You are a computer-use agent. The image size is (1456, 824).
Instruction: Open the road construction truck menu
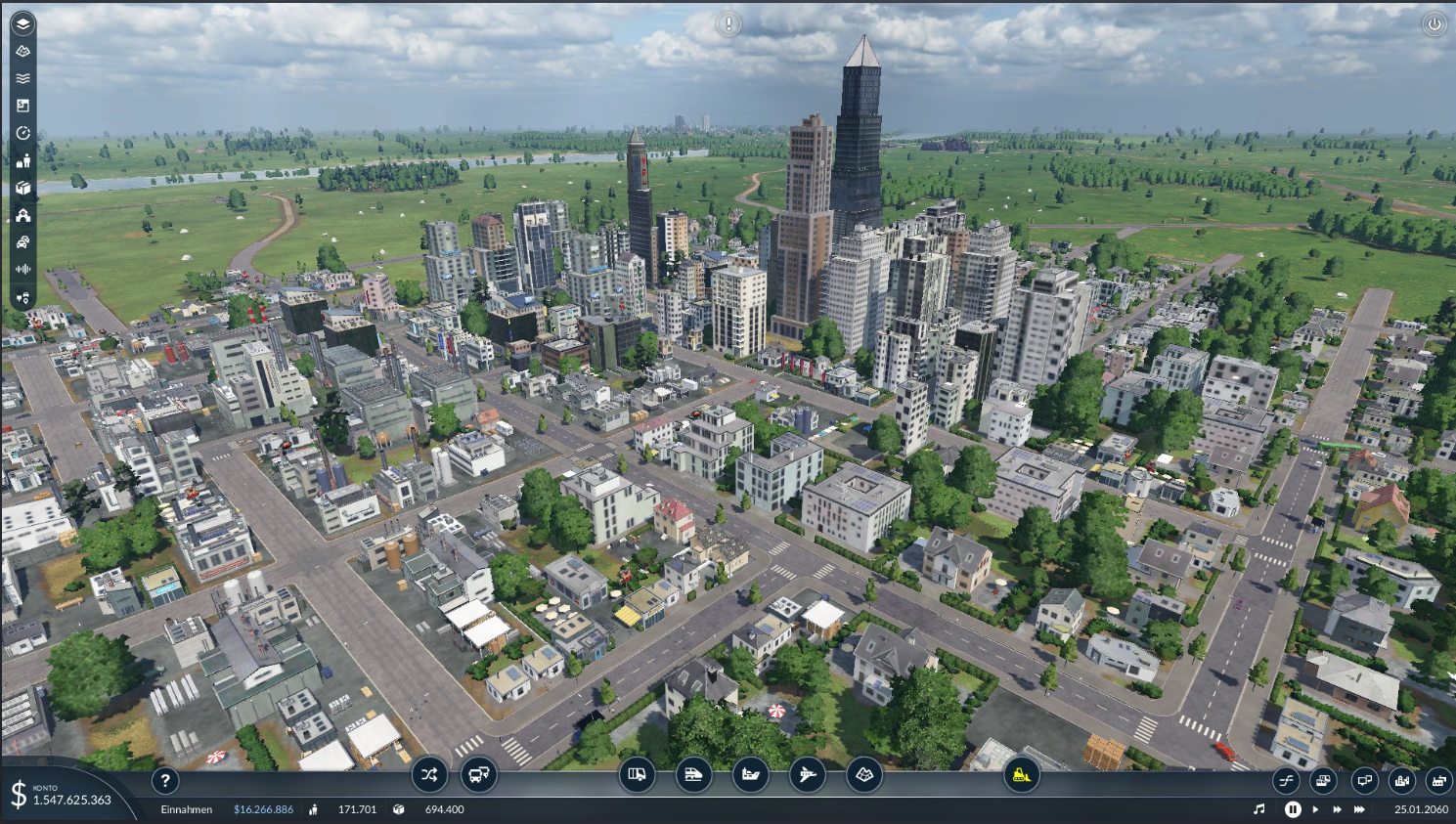pos(638,775)
